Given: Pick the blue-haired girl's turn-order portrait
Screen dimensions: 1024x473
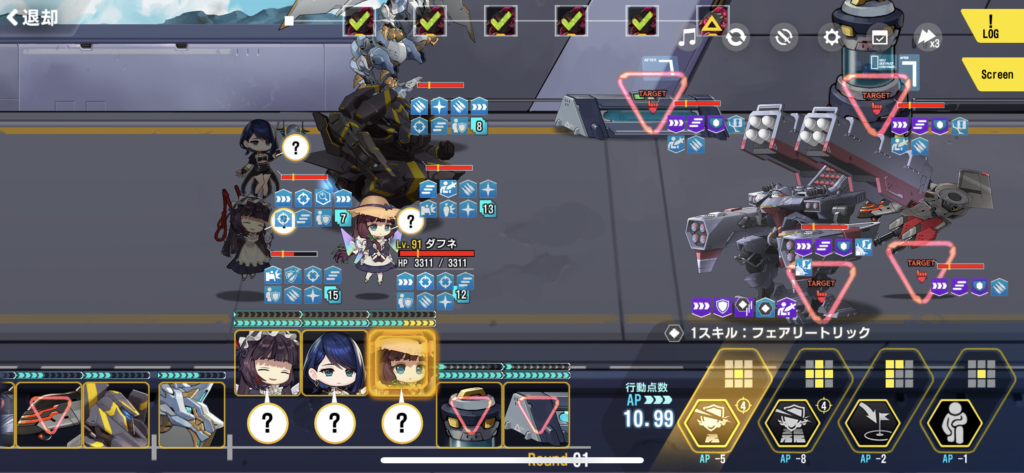Looking at the screenshot, I should [333, 364].
